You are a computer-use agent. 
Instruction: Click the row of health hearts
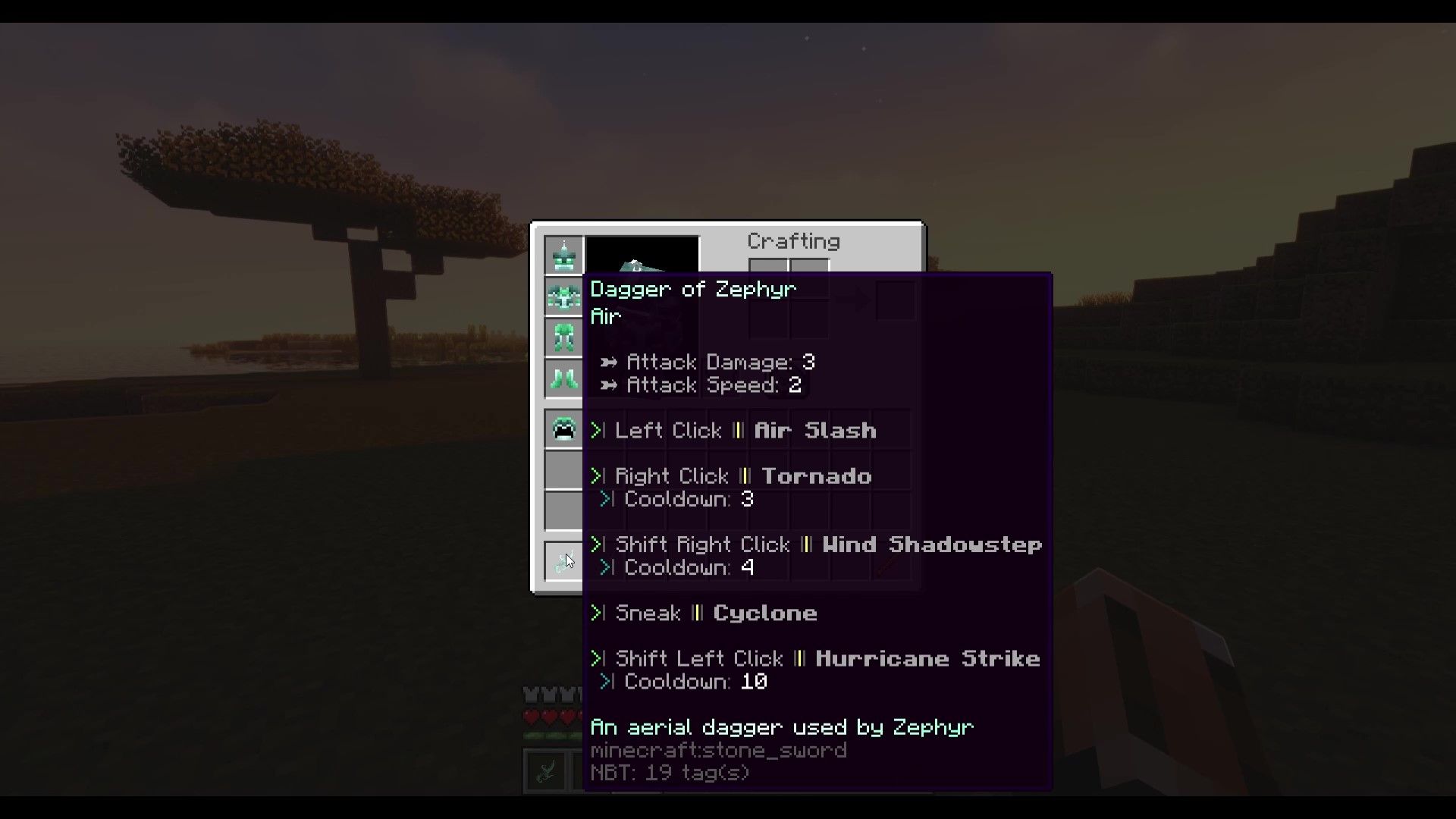[550, 715]
